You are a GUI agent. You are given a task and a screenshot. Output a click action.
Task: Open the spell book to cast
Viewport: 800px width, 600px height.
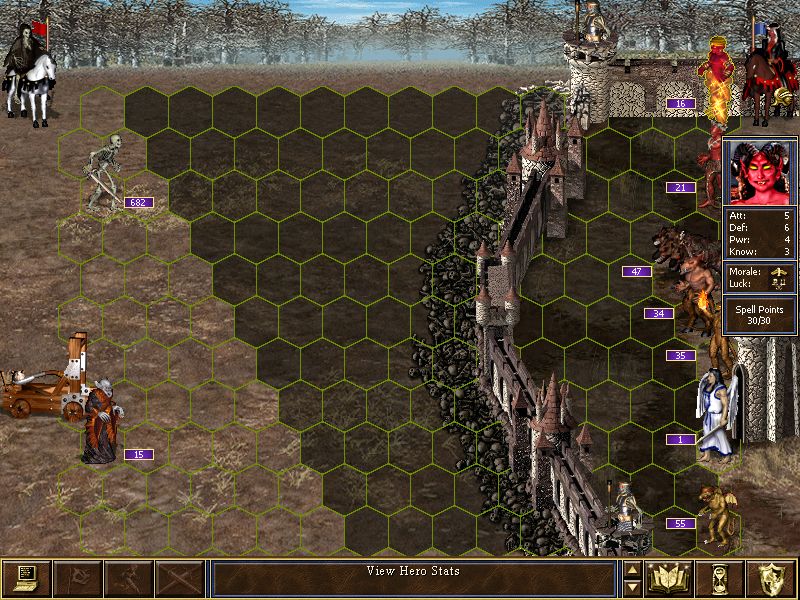[670, 578]
